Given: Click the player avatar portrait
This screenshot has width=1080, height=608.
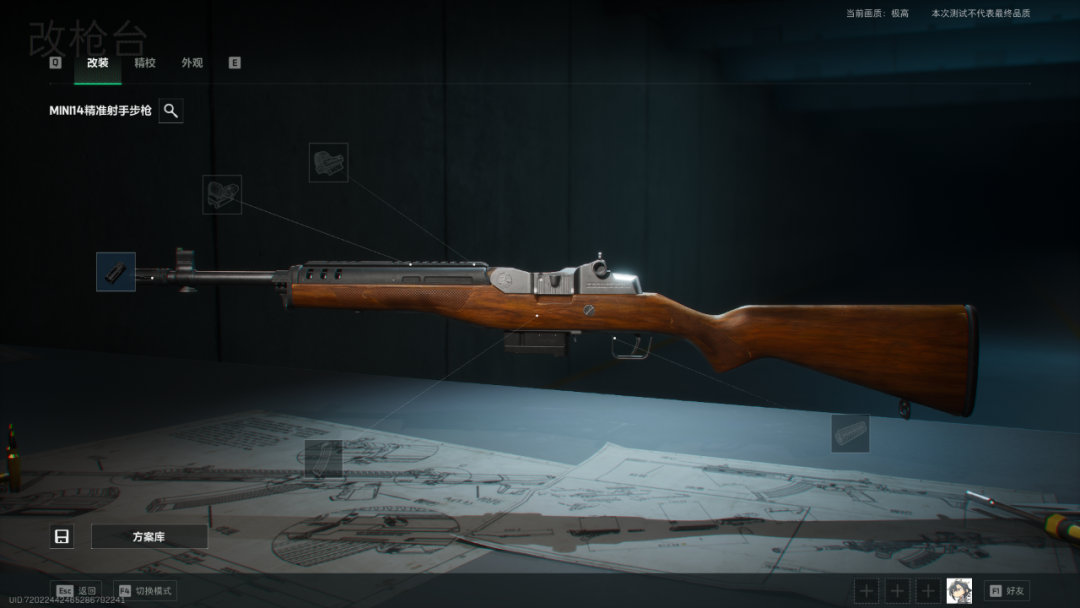Looking at the screenshot, I should (959, 591).
